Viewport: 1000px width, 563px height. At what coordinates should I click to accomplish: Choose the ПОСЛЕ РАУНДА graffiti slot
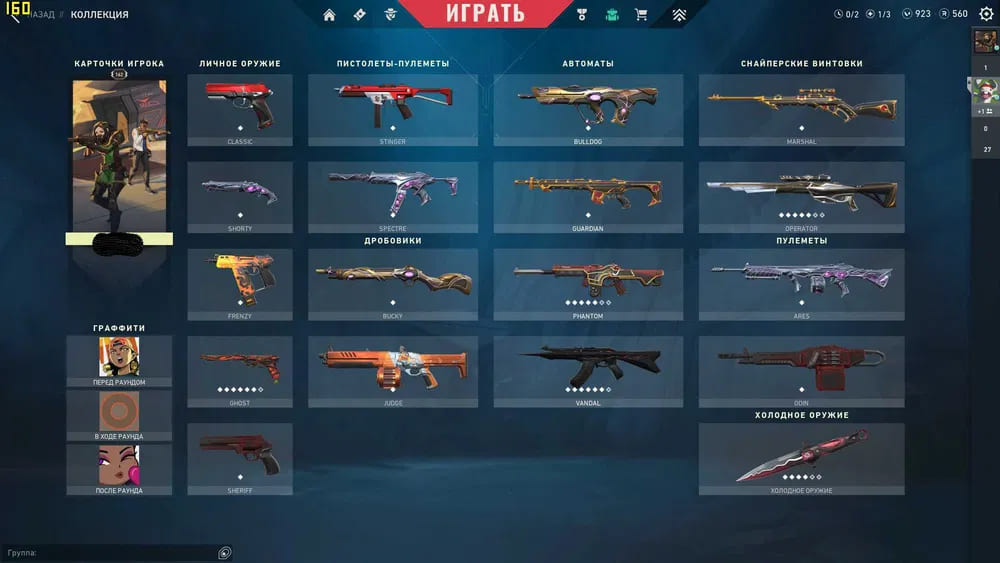click(x=119, y=468)
